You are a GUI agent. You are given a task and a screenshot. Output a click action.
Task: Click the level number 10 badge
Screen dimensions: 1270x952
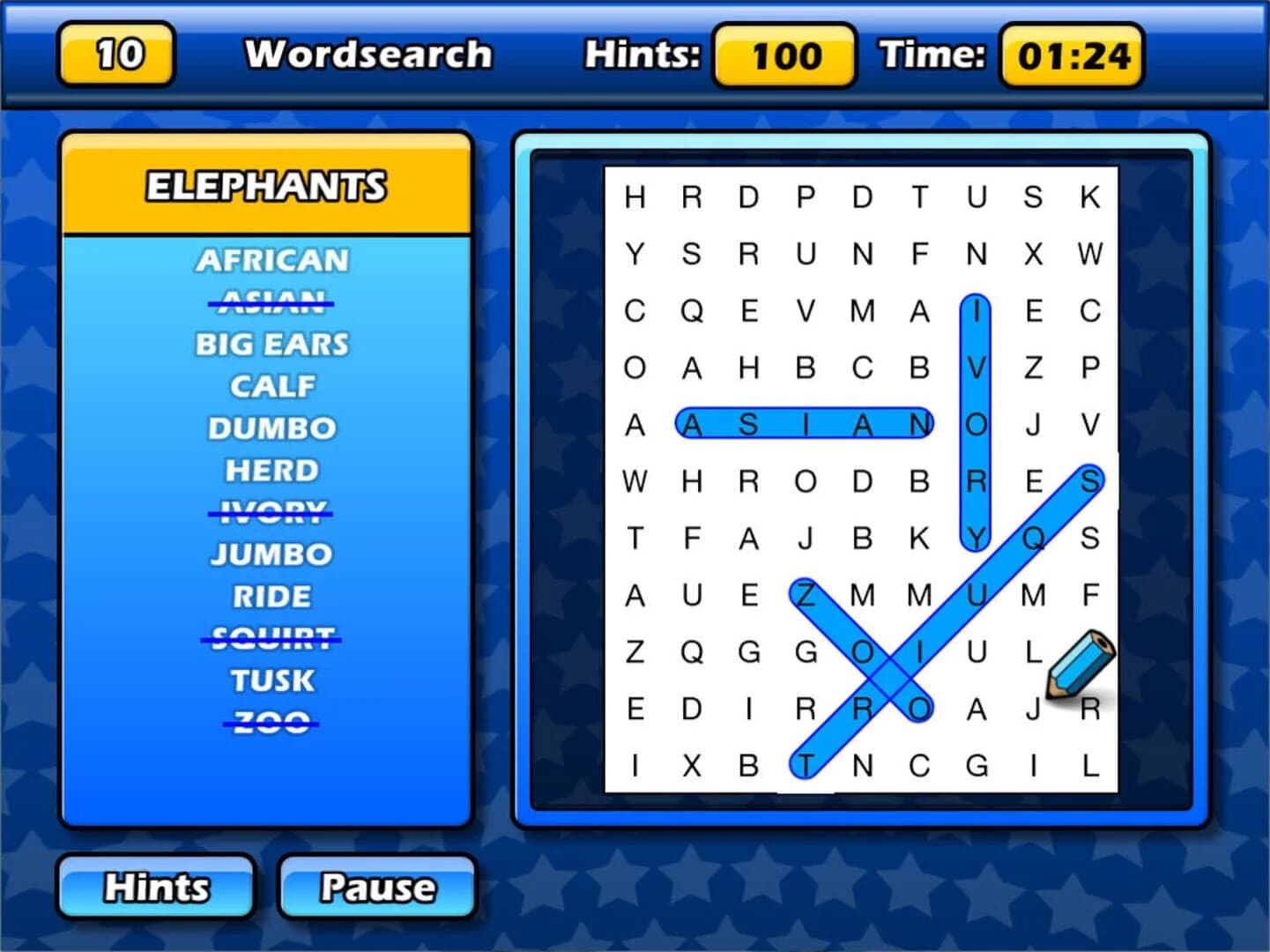[x=114, y=56]
